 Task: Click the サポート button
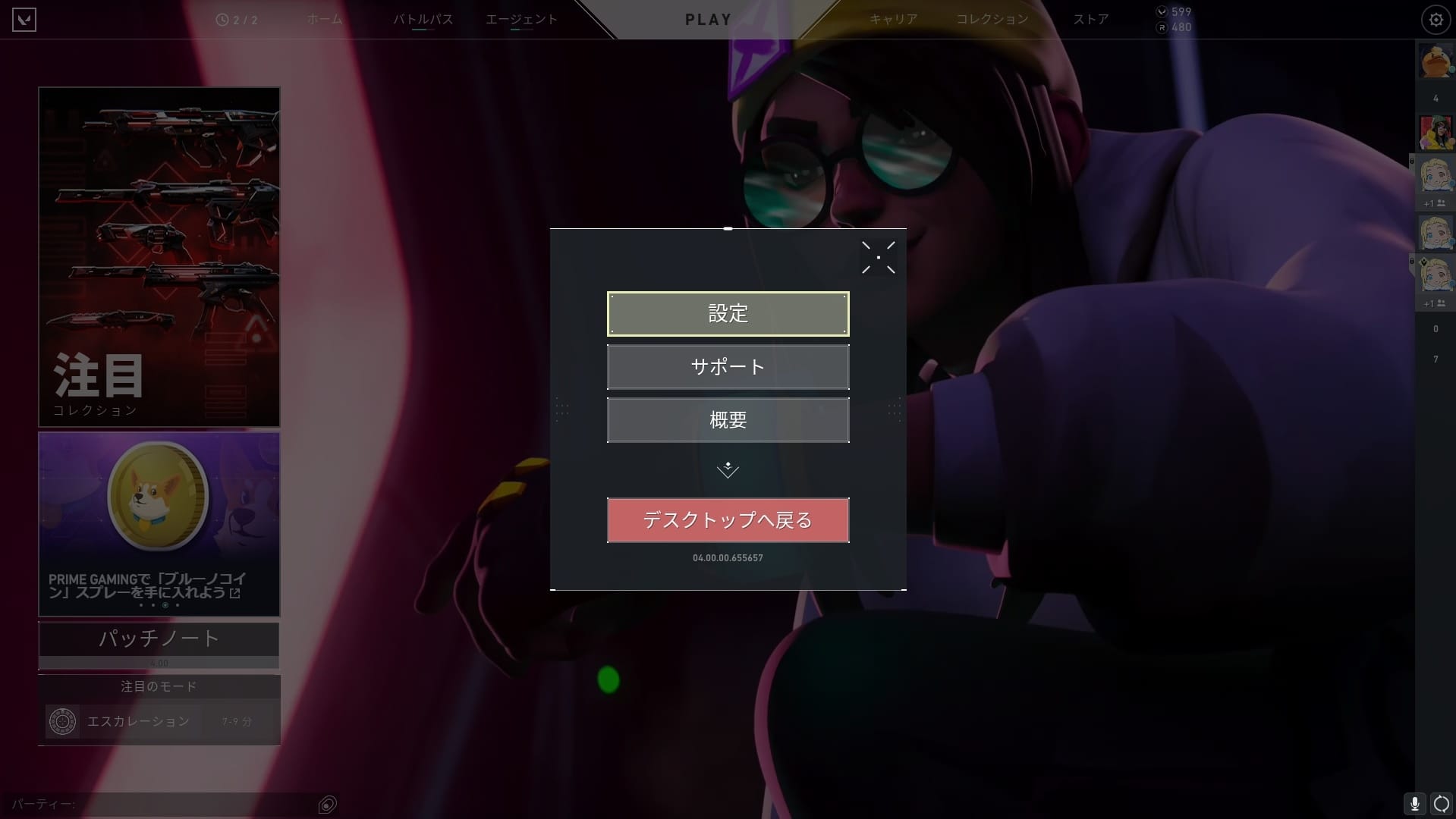(728, 367)
